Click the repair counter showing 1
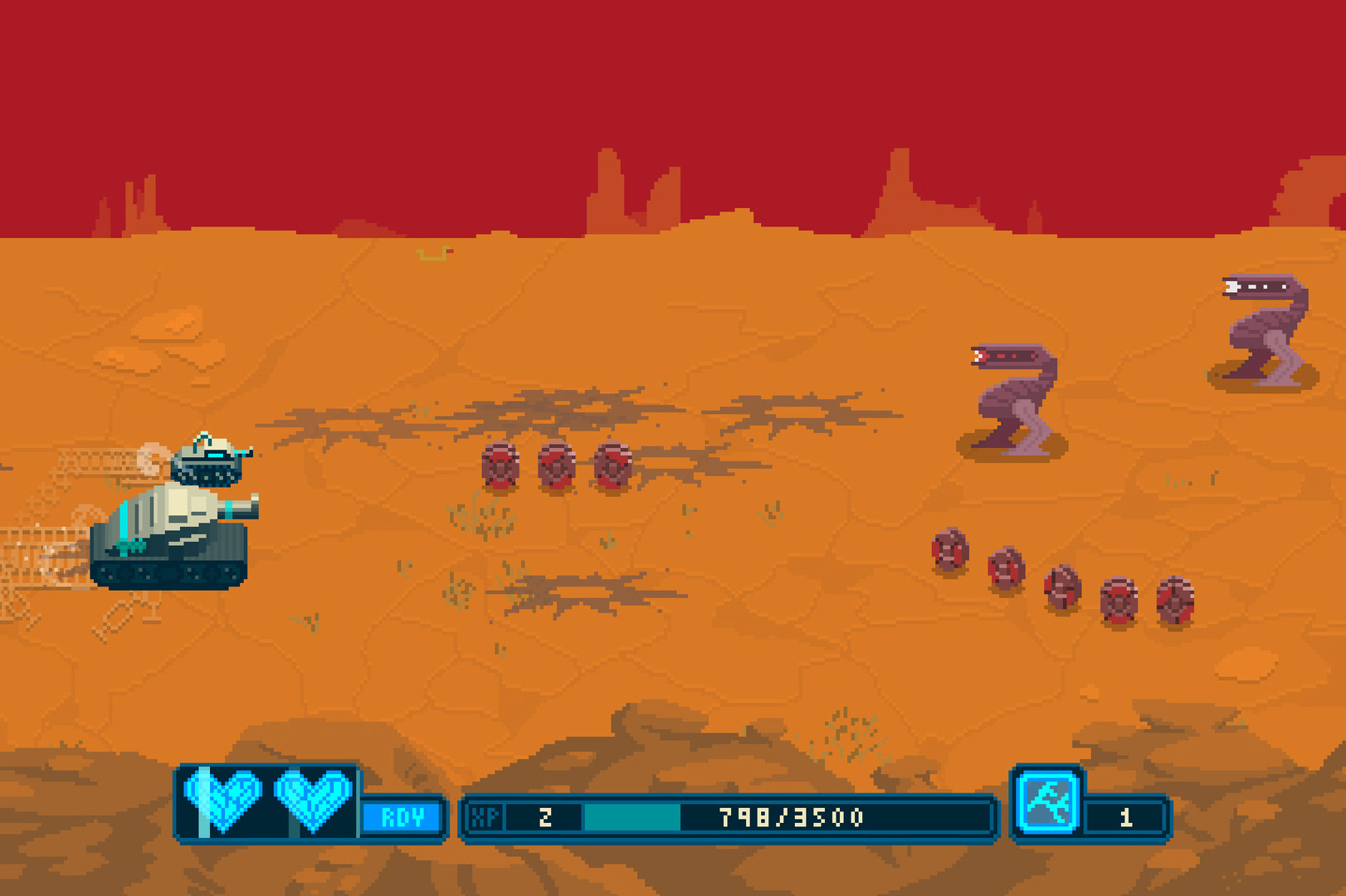 (1127, 816)
